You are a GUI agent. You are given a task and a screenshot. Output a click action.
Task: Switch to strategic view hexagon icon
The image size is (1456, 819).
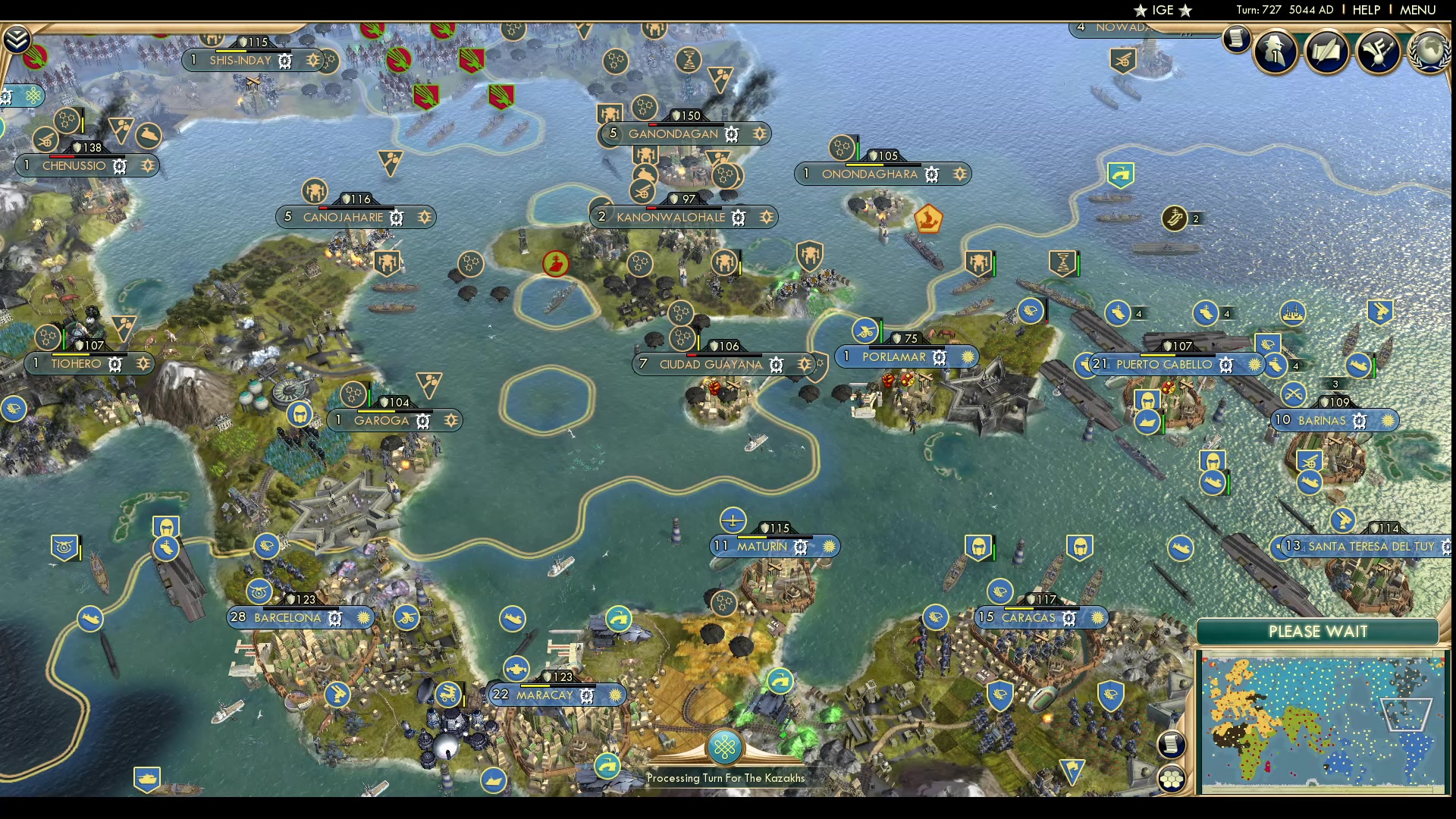pos(1172,778)
